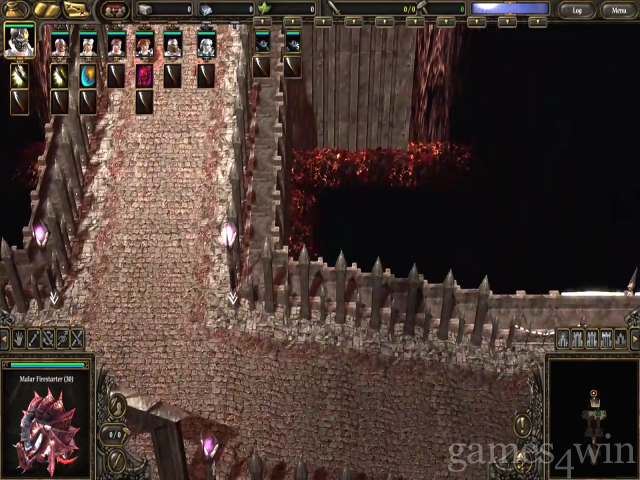
Task: Open the gold bars button
Action: pyautogui.click(x=45, y=10)
